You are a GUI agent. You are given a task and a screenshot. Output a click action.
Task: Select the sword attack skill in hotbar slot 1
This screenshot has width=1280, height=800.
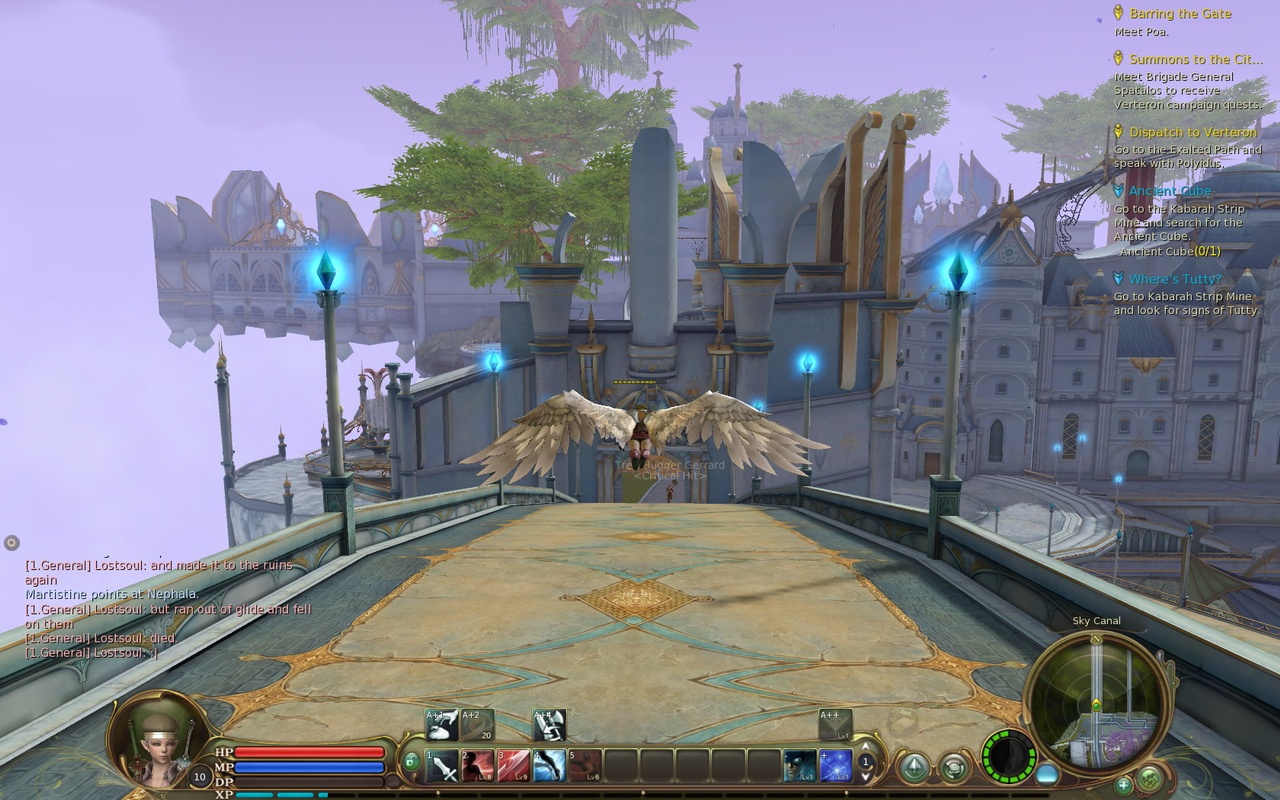442,764
